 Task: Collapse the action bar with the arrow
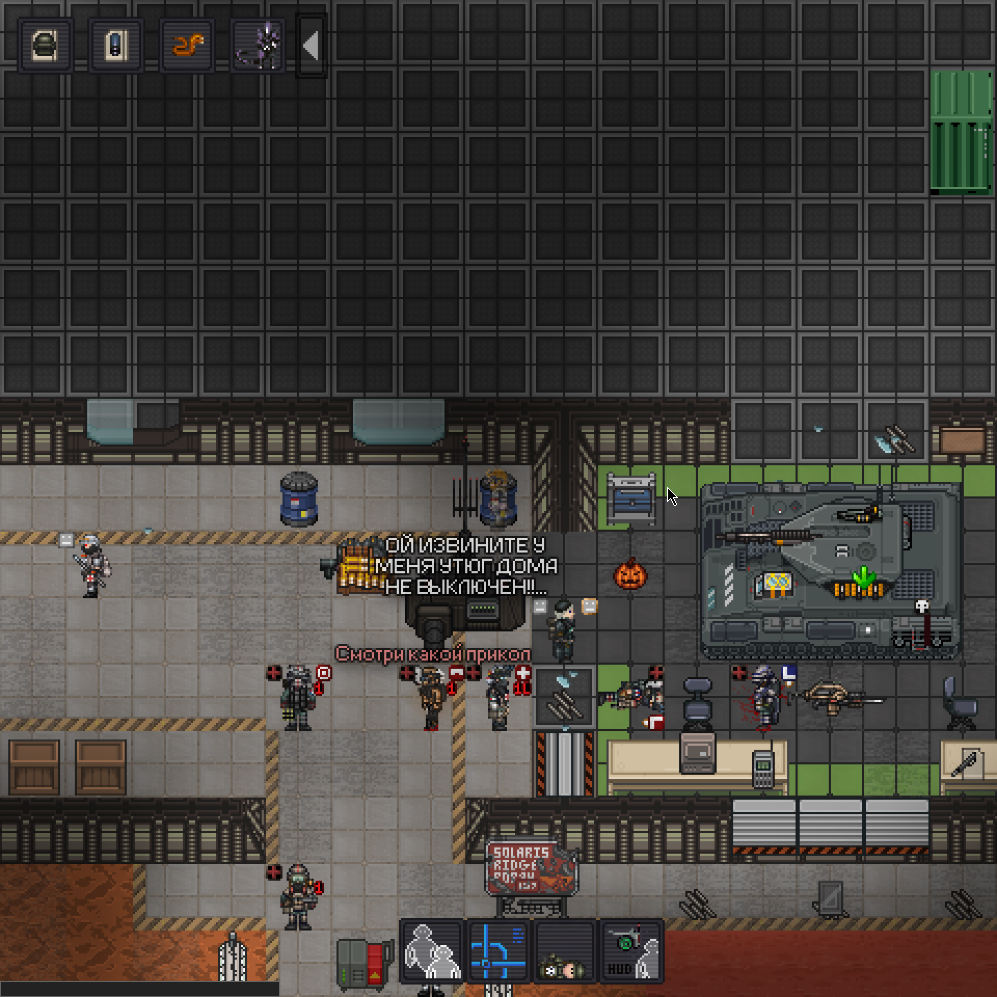pyautogui.click(x=311, y=45)
